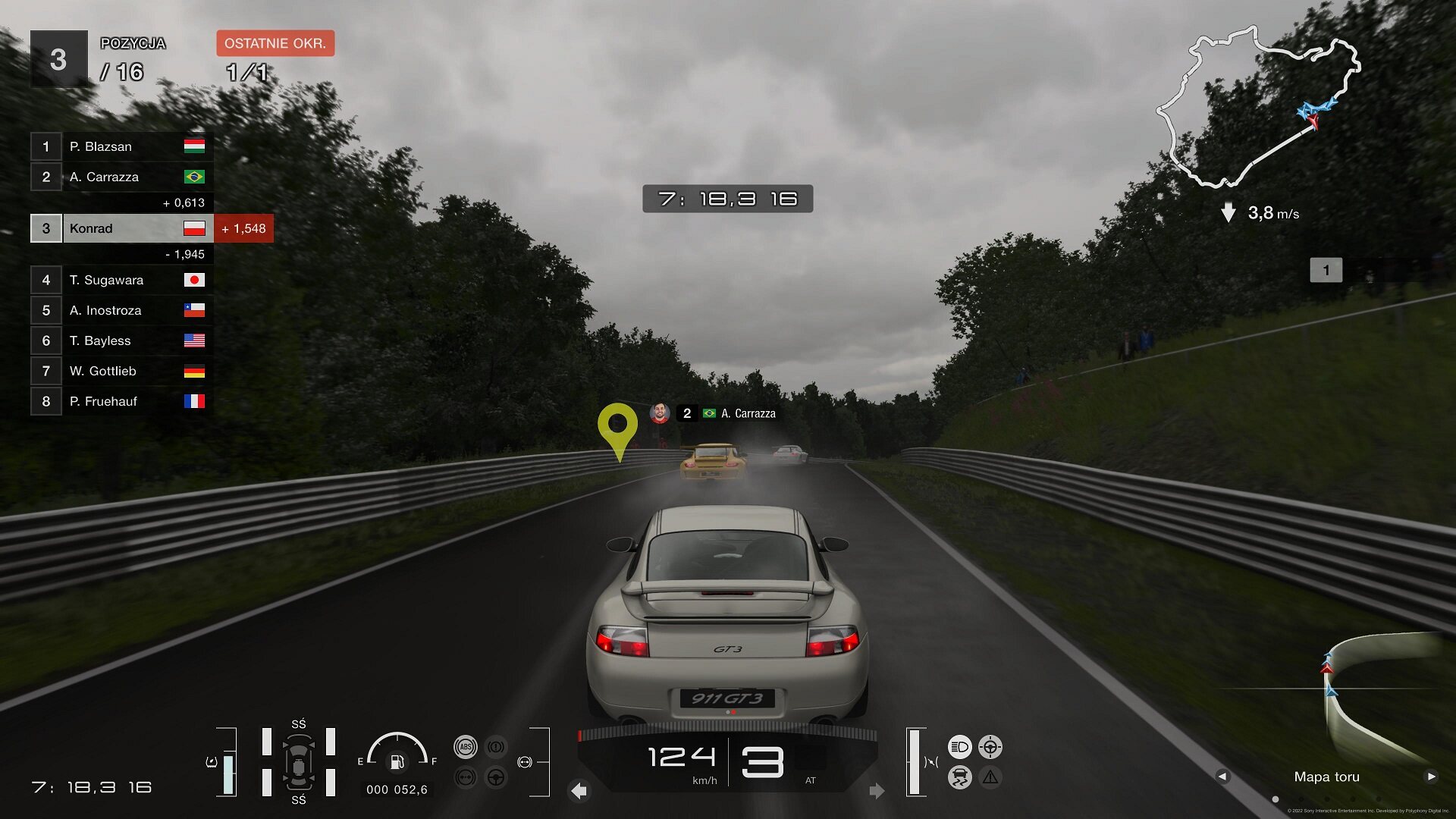
Task: Select A. Carrazza's leaderboard row
Action: 121,177
